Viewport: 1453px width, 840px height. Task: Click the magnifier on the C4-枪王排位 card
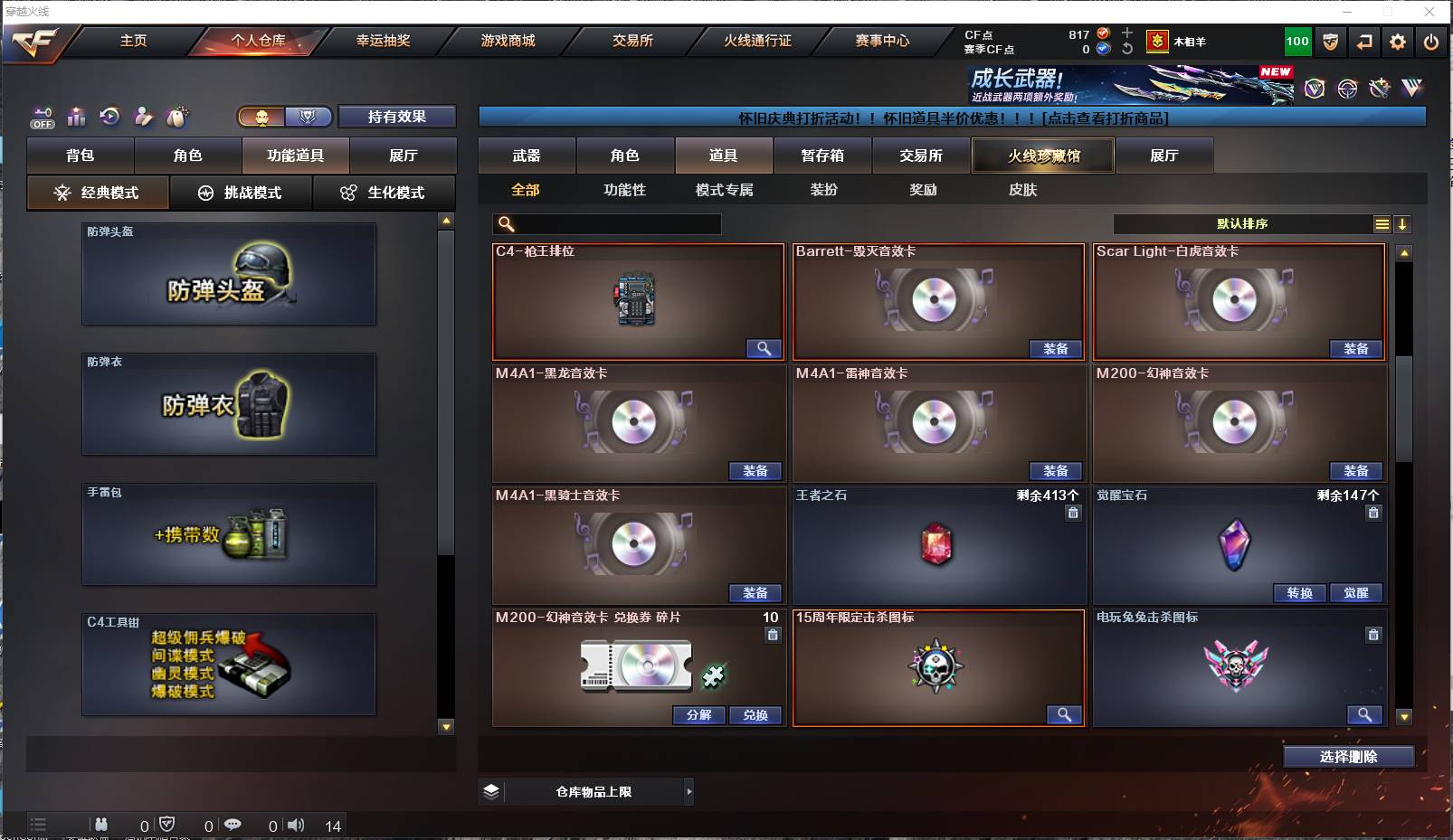coord(764,349)
